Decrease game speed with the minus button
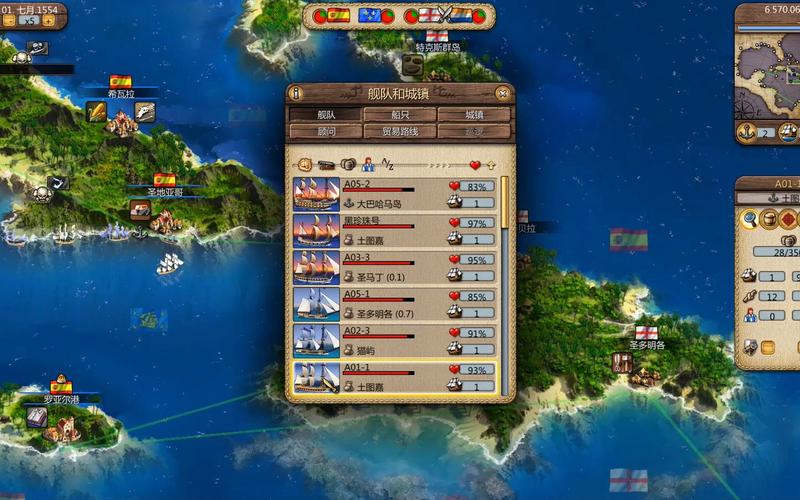This screenshot has height=500, width=800. (9, 20)
